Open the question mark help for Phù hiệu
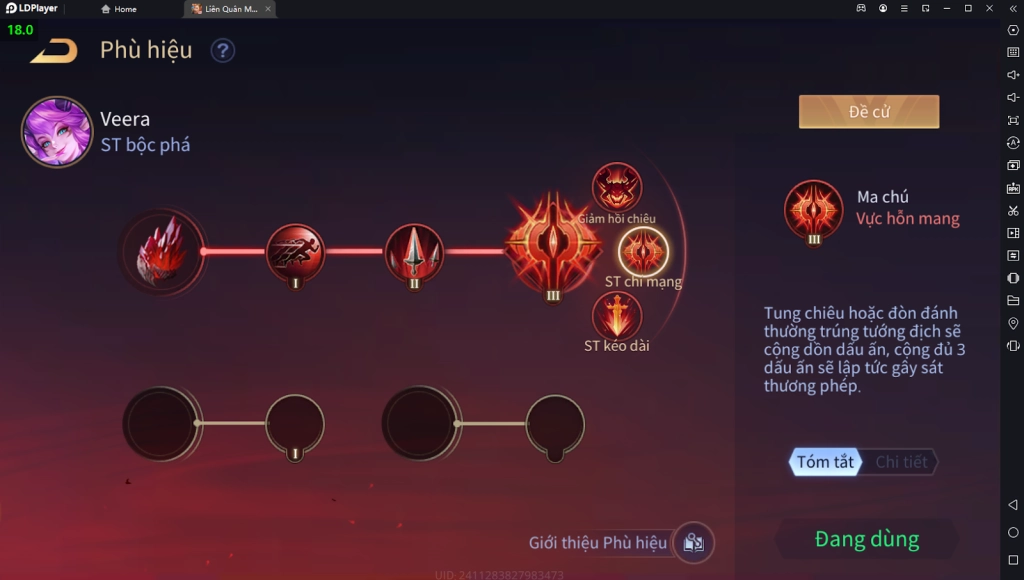This screenshot has width=1024, height=580. pyautogui.click(x=222, y=50)
